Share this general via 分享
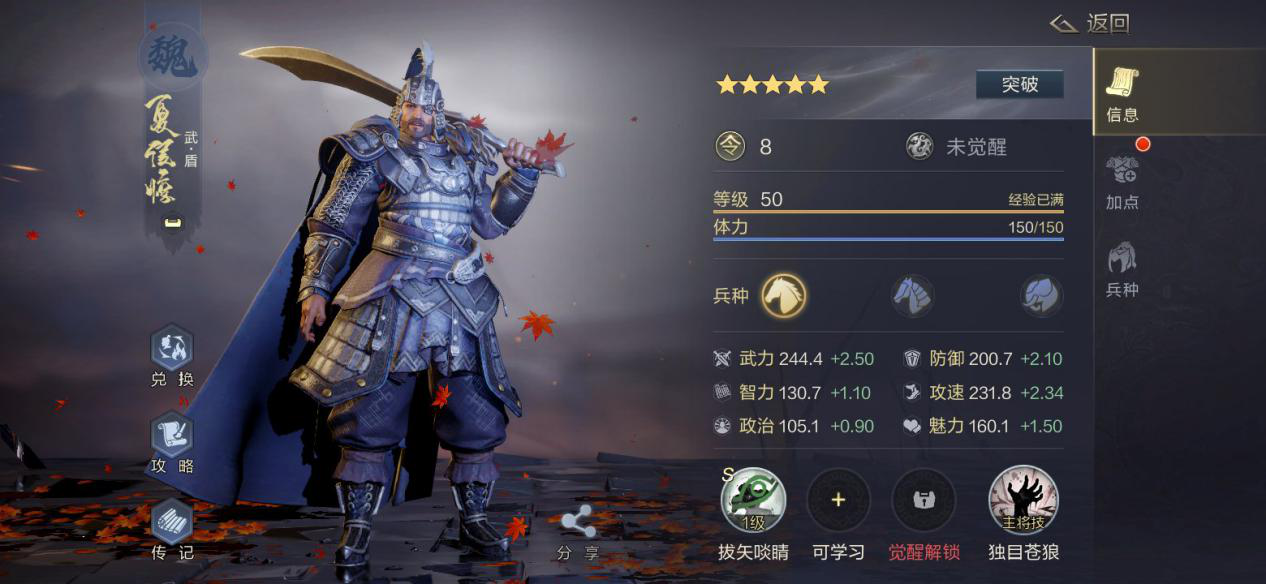The height and width of the screenshot is (584, 1266). tap(578, 532)
